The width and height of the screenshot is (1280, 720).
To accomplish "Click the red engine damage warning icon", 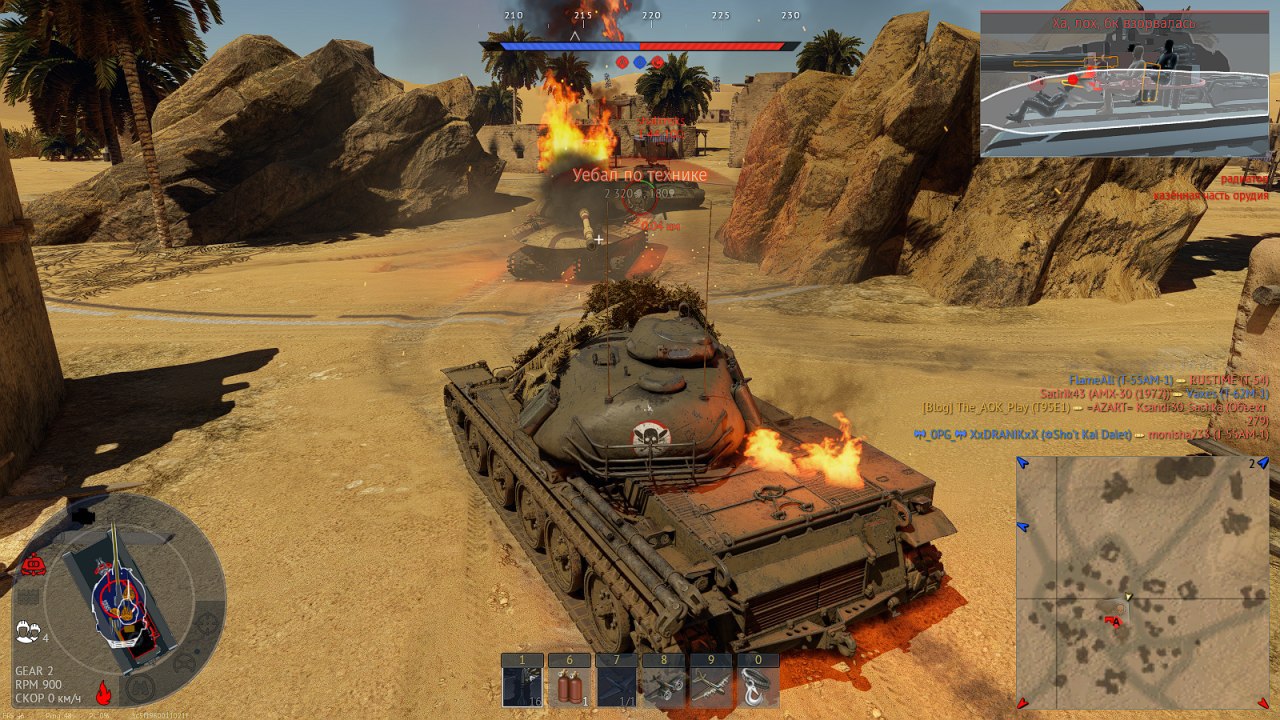I will [x=32, y=565].
